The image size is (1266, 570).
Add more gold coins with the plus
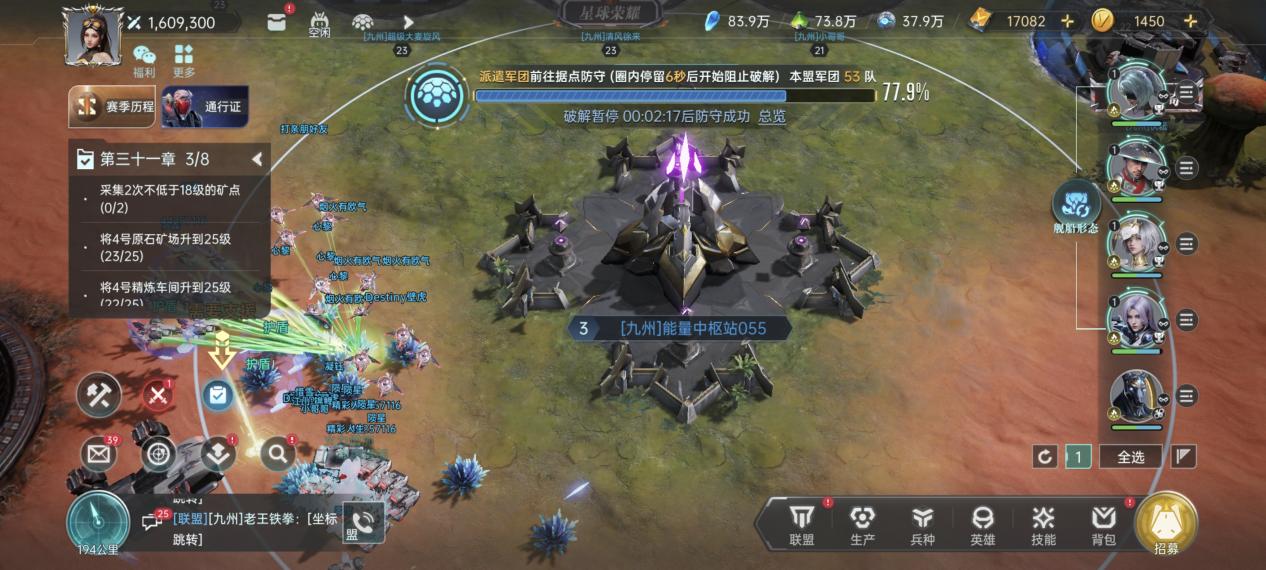pos(1190,21)
